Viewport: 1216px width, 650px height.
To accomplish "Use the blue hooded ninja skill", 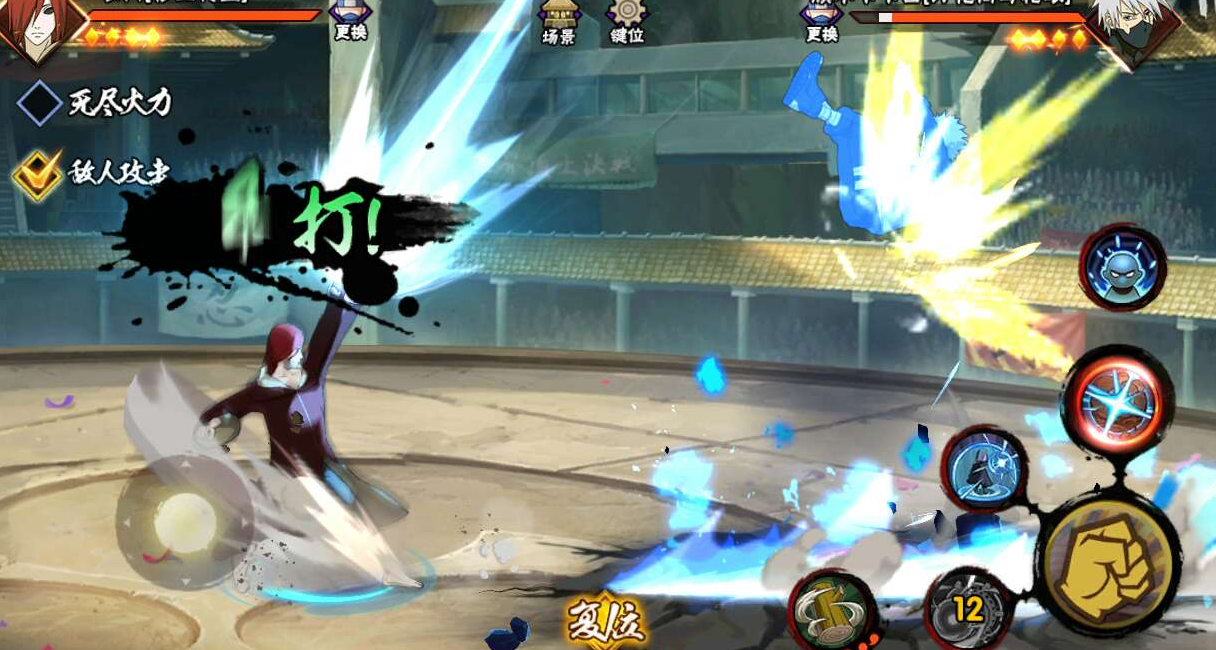I will pos(983,468).
